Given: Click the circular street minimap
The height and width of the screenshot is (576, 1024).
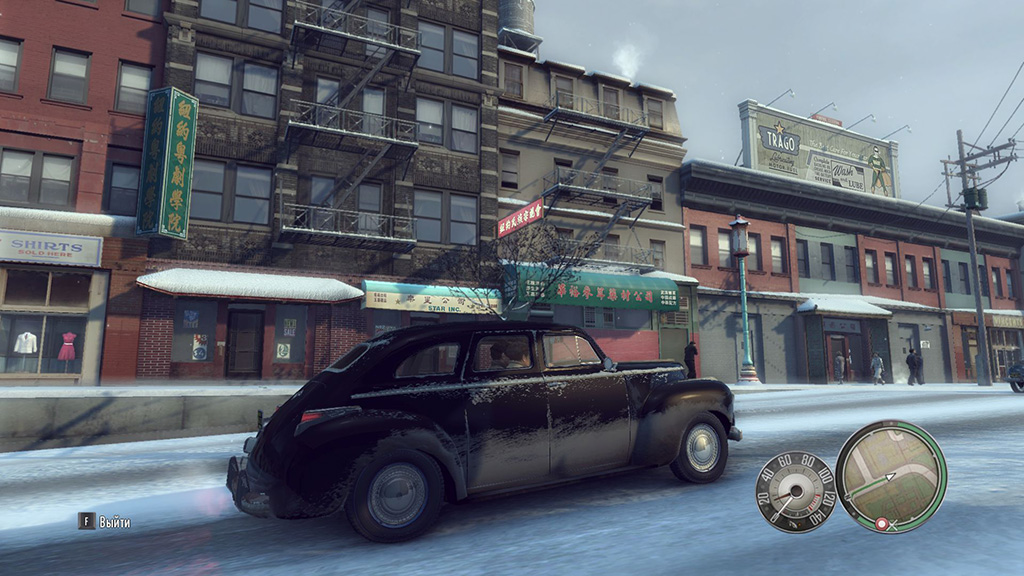Looking at the screenshot, I should click(890, 476).
